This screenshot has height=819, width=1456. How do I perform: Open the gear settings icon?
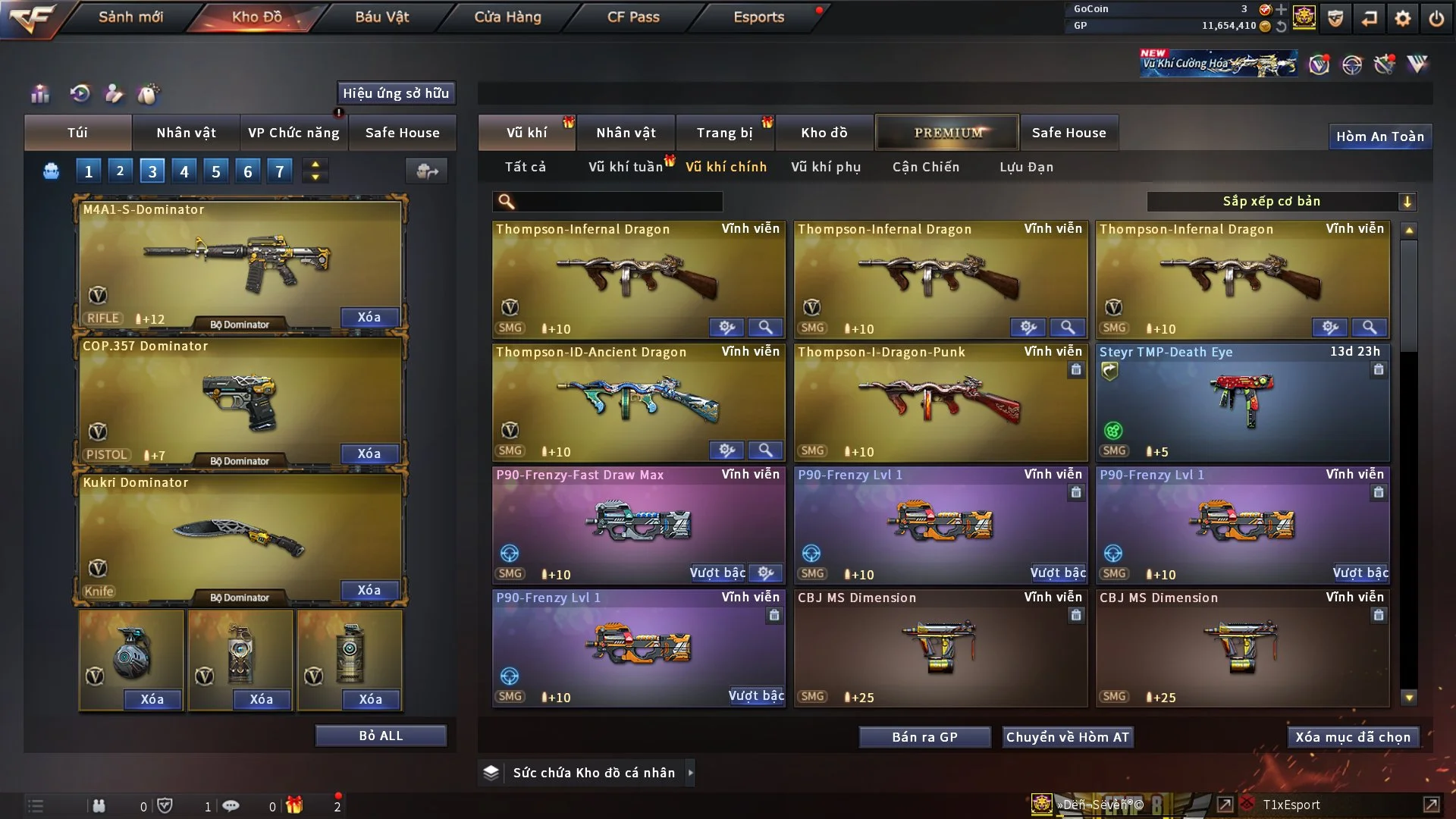click(1403, 18)
